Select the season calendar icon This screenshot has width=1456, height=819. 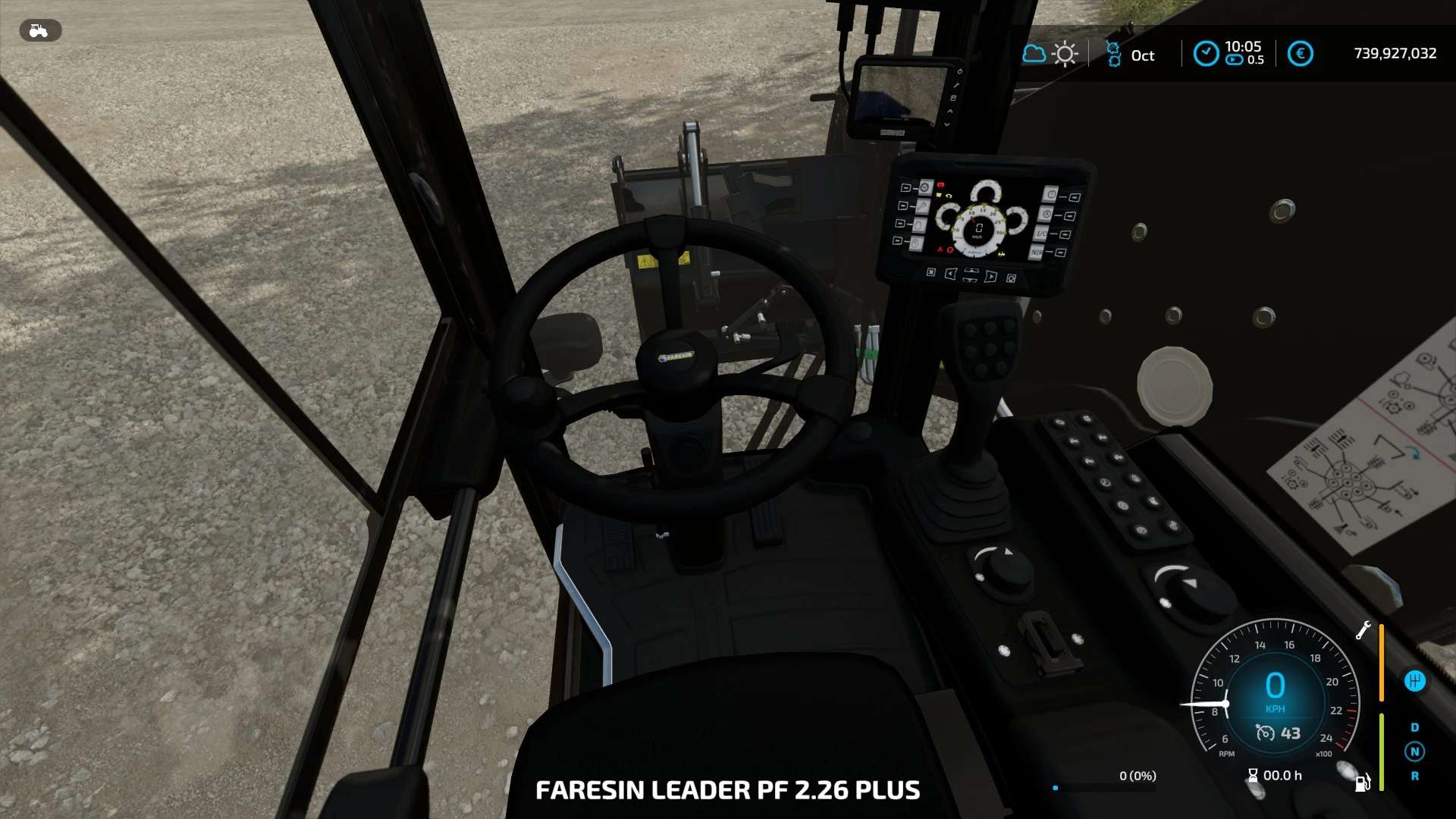[x=1113, y=55]
